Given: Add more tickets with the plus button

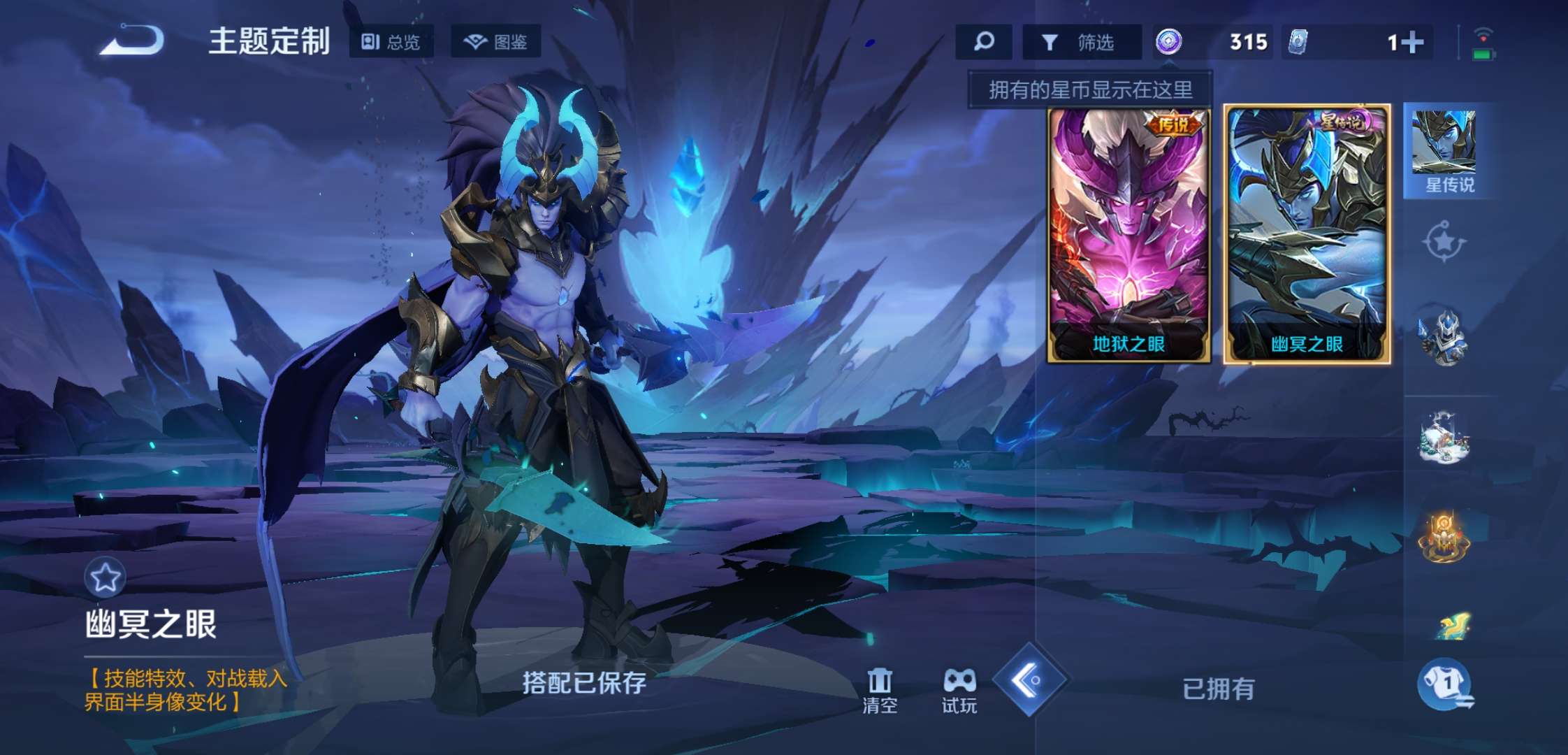Looking at the screenshot, I should (x=1411, y=43).
